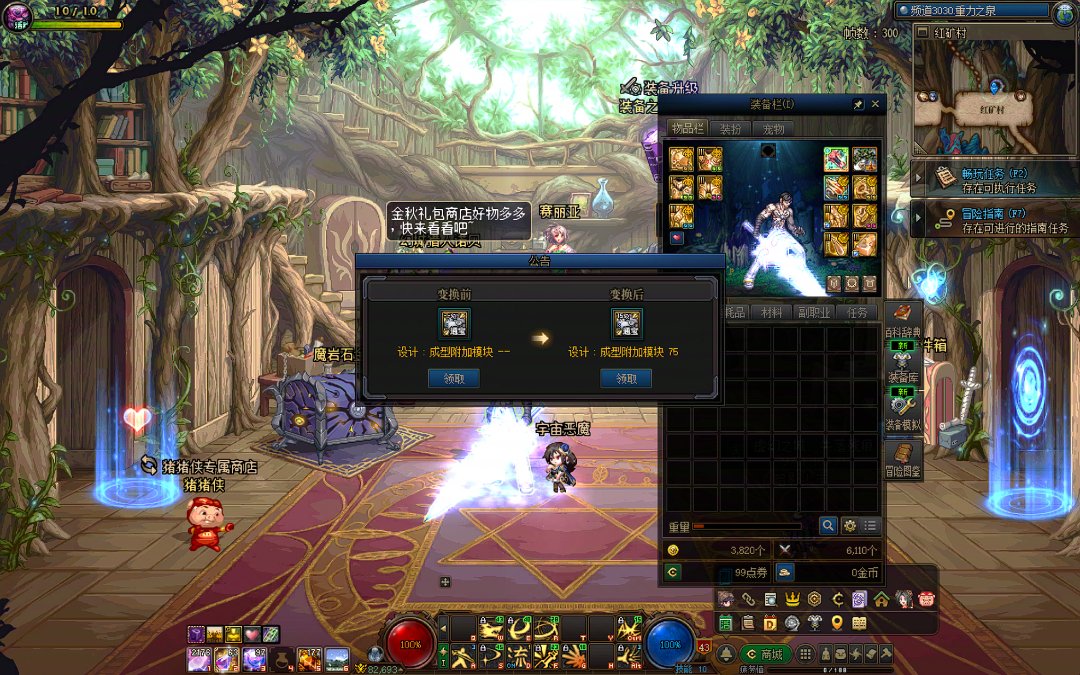Open the 冒险图鉴 book button

point(903,460)
